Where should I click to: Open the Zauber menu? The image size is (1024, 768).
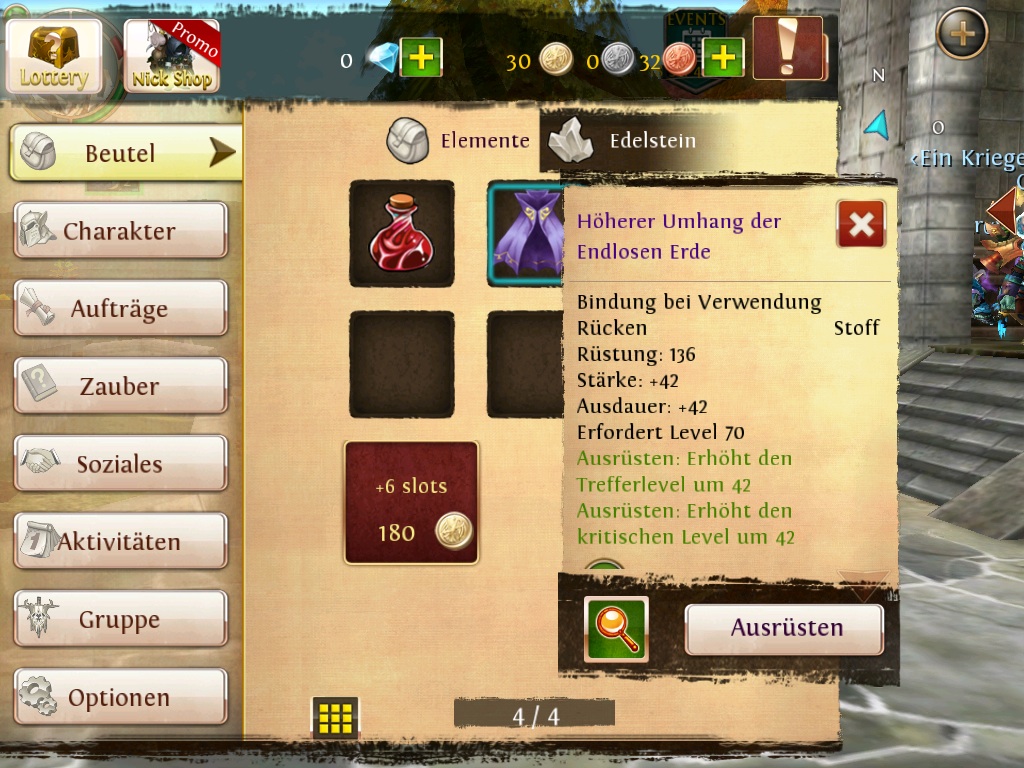coord(120,386)
